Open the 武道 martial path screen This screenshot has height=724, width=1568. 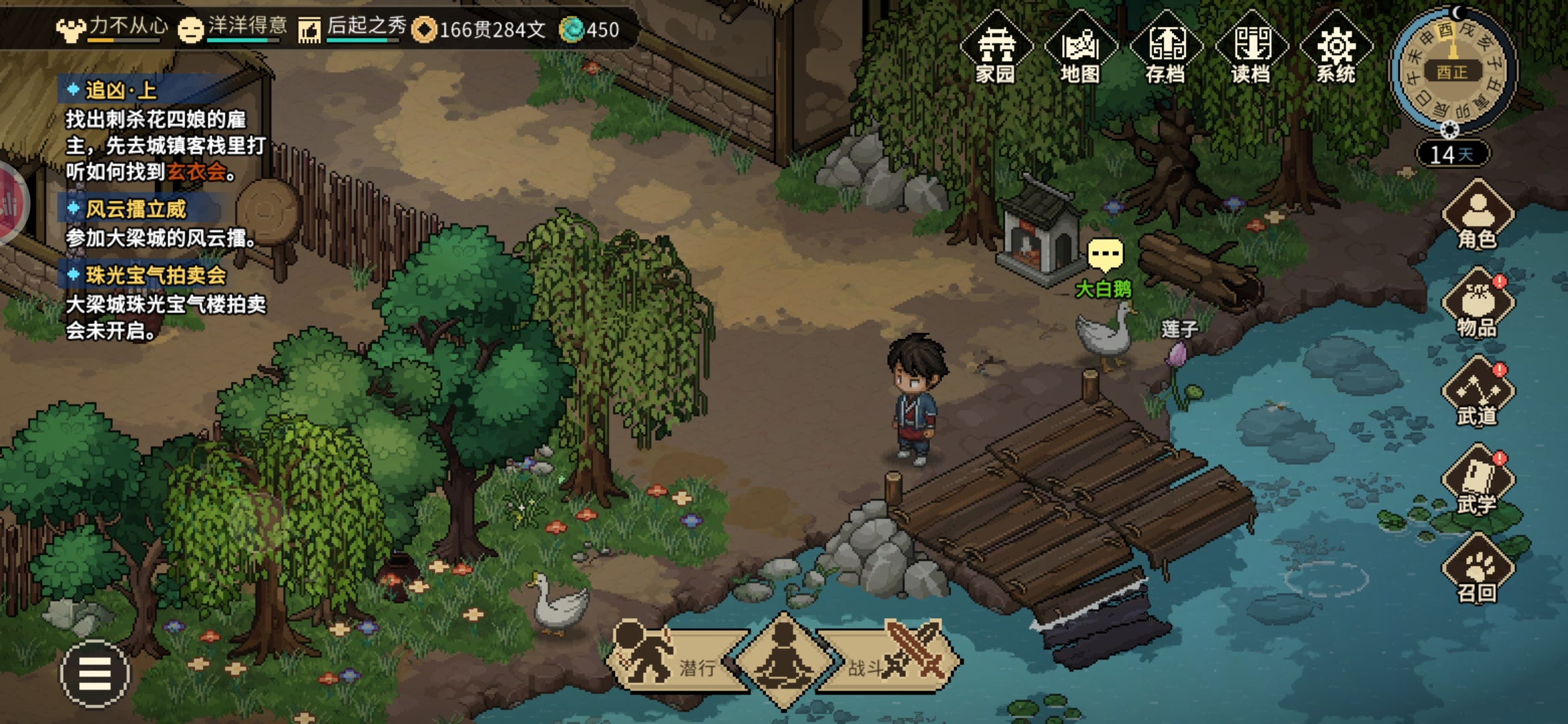[x=1478, y=393]
